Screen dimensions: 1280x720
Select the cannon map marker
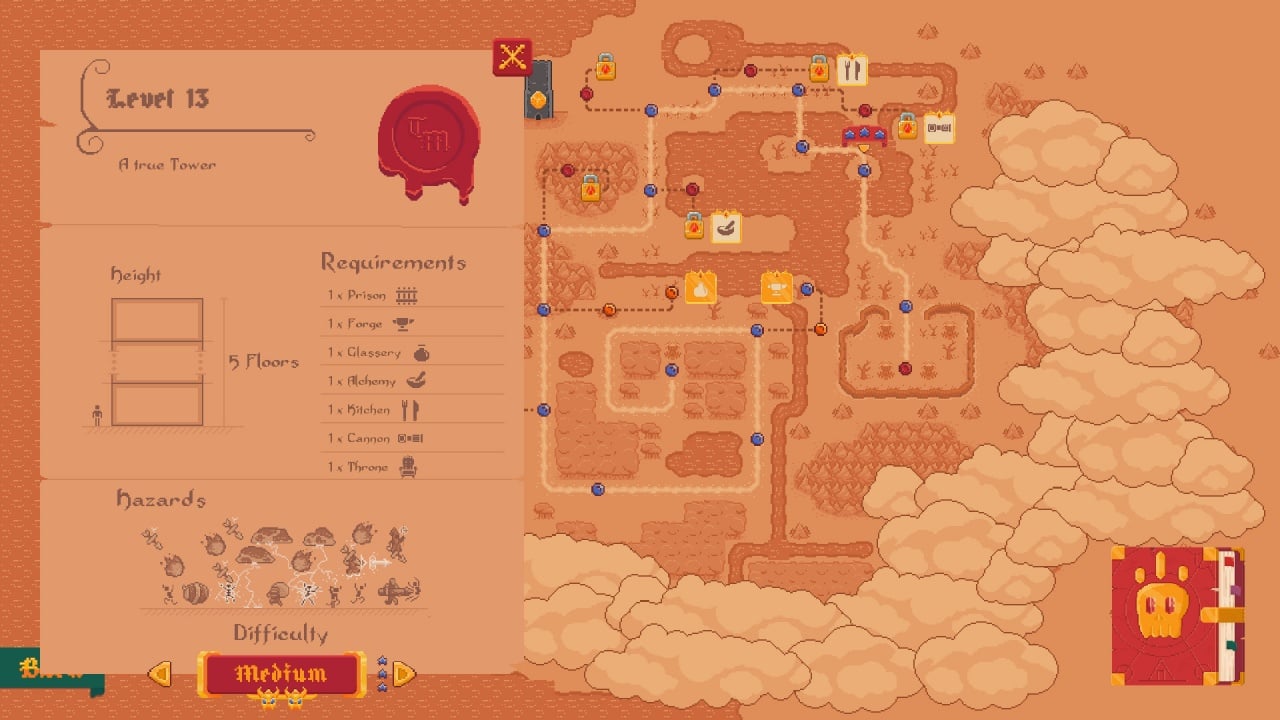(x=939, y=128)
